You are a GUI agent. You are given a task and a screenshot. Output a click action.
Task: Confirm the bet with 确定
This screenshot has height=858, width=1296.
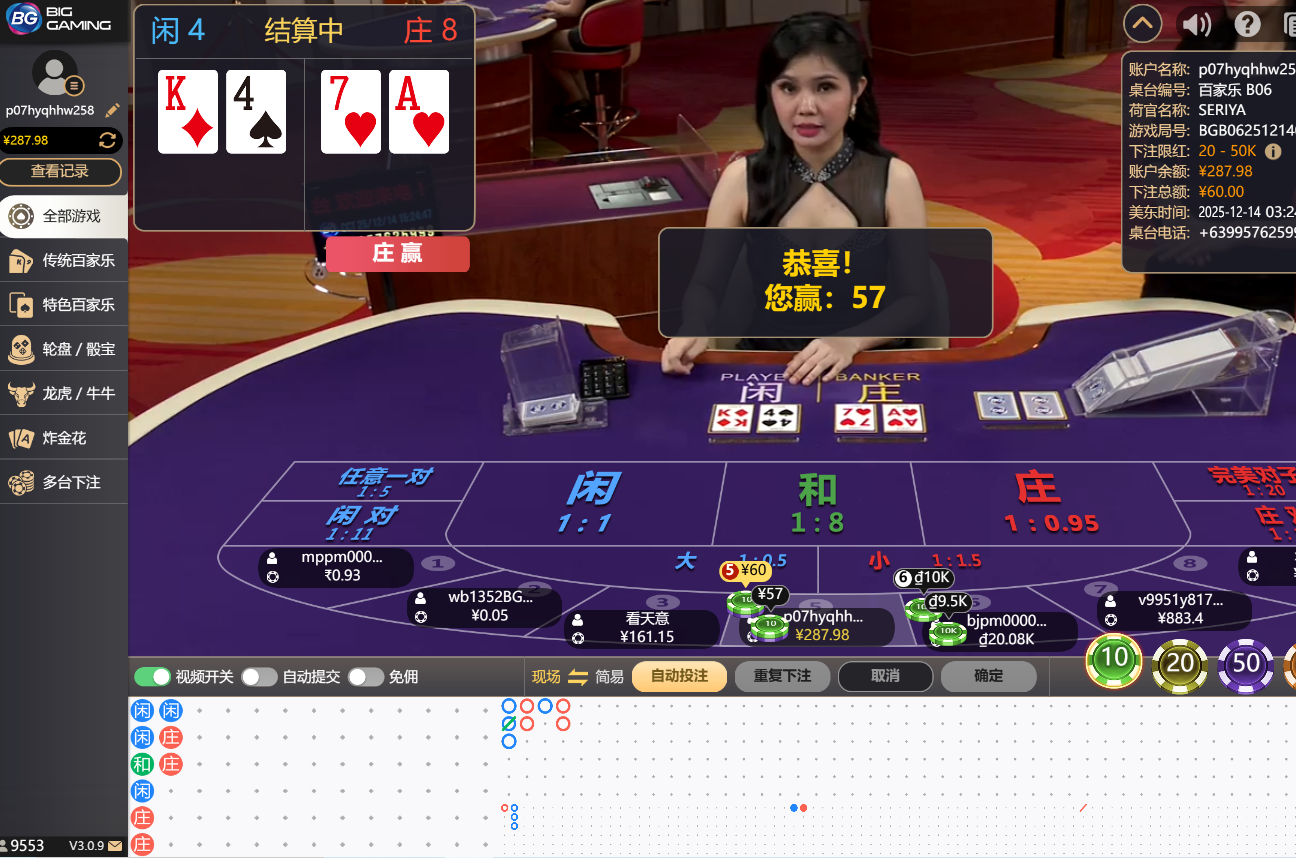click(x=988, y=676)
